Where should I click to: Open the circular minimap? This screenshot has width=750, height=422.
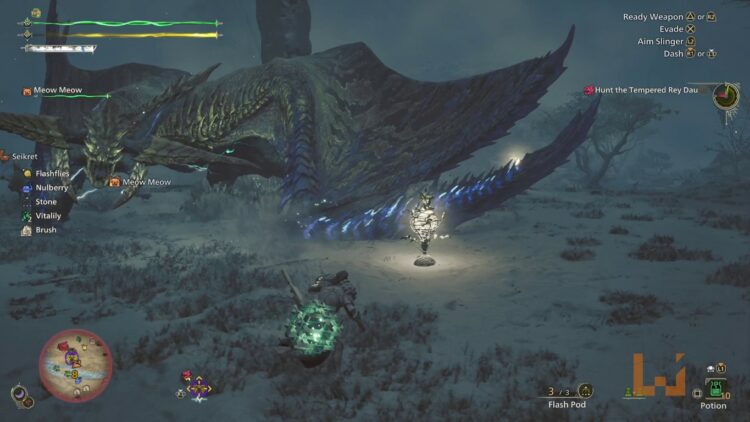pos(76,365)
